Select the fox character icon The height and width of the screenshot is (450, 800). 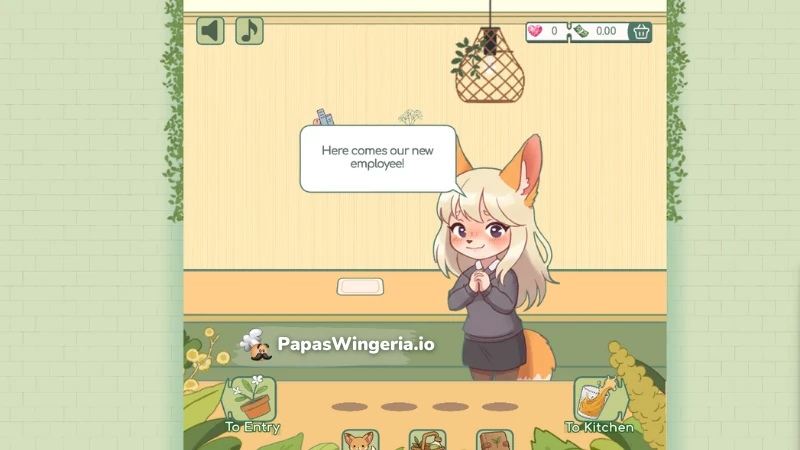(358, 440)
